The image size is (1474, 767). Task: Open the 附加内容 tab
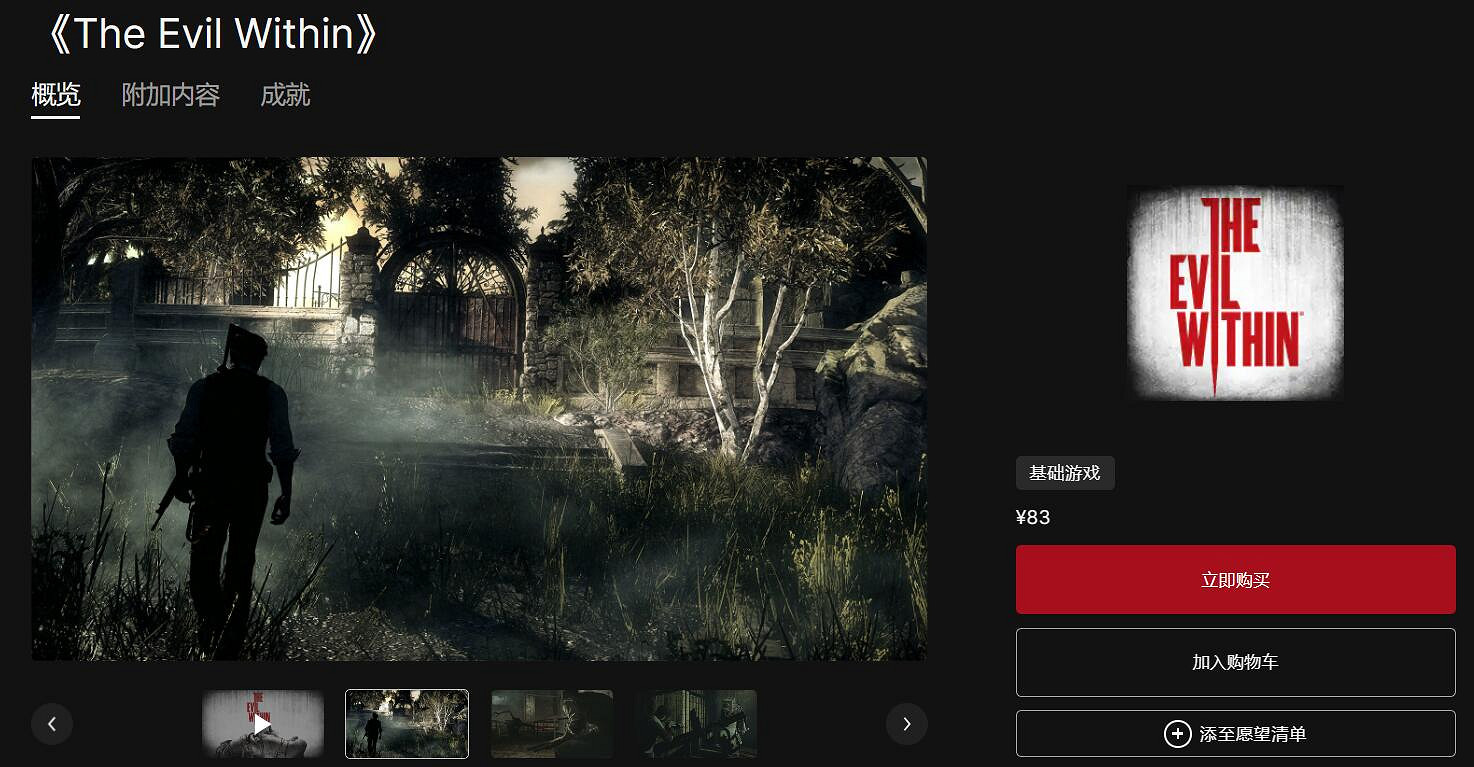click(x=170, y=95)
